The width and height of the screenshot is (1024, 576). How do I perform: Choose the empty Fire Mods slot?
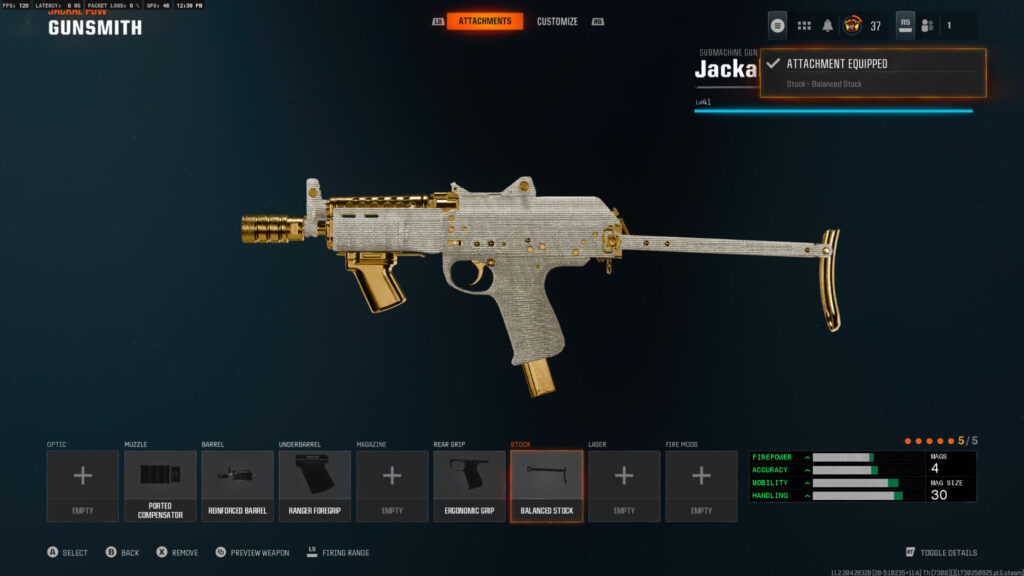(x=702, y=486)
